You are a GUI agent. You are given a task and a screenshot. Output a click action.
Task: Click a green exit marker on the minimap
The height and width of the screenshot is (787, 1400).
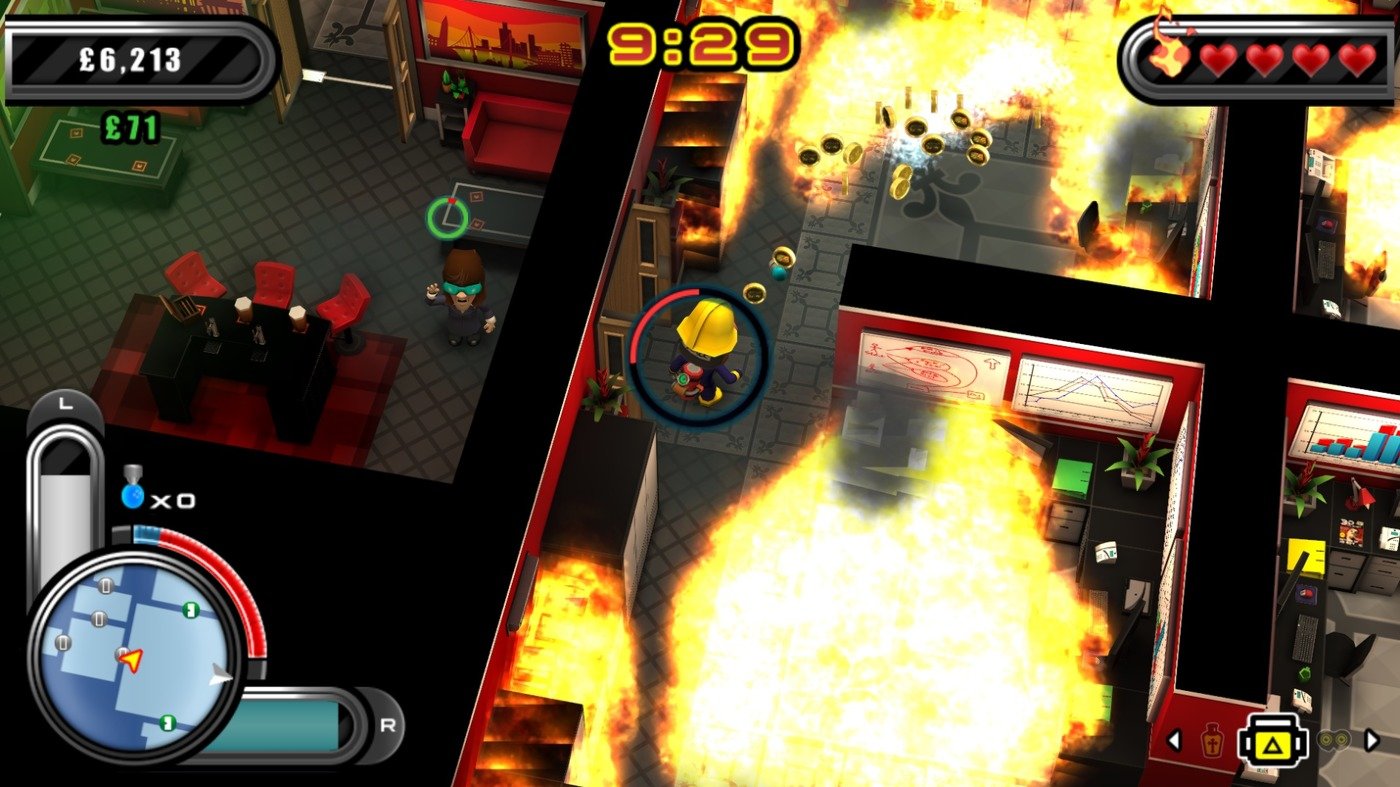click(189, 609)
